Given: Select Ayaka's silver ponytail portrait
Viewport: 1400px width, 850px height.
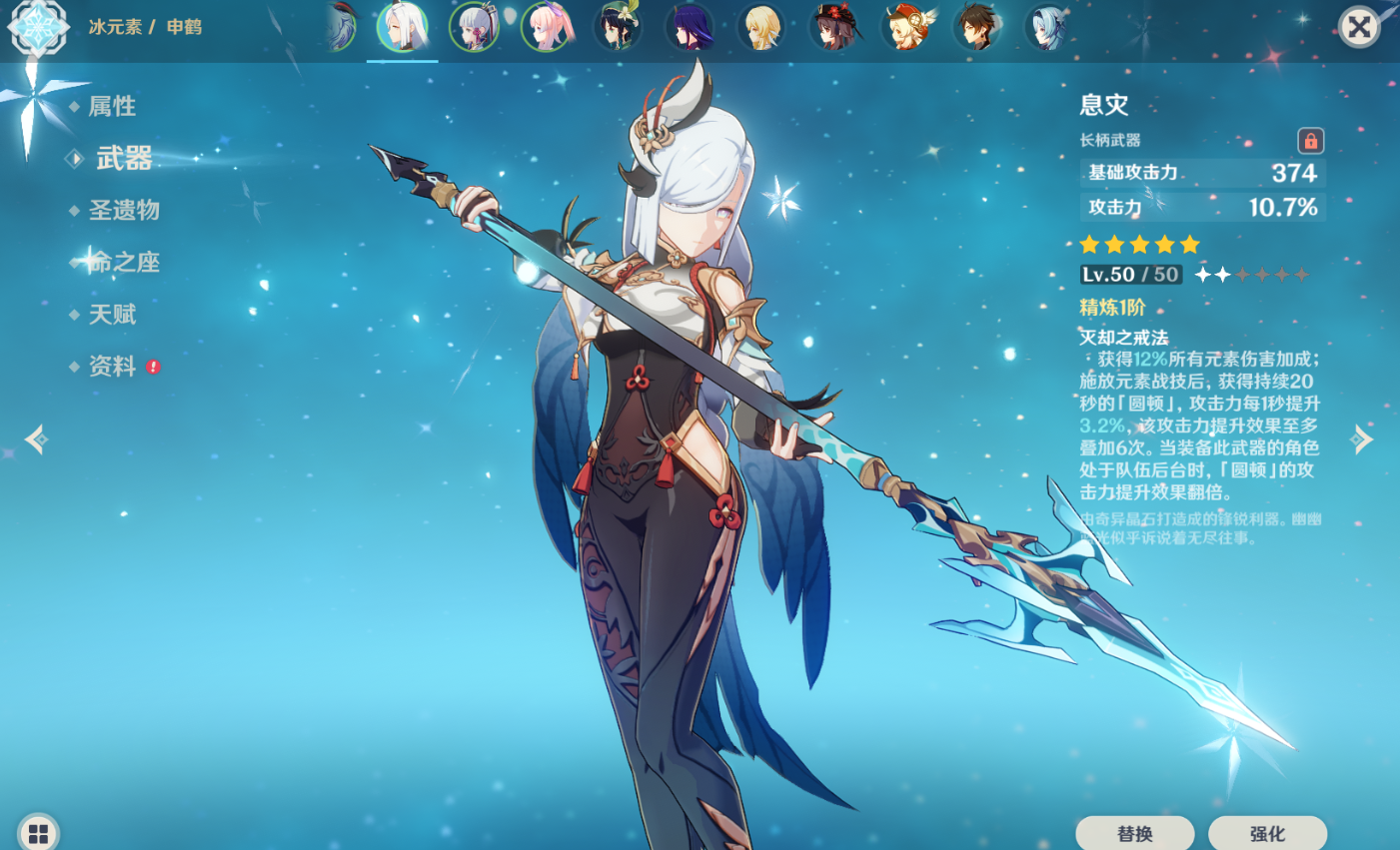Looking at the screenshot, I should point(475,27).
